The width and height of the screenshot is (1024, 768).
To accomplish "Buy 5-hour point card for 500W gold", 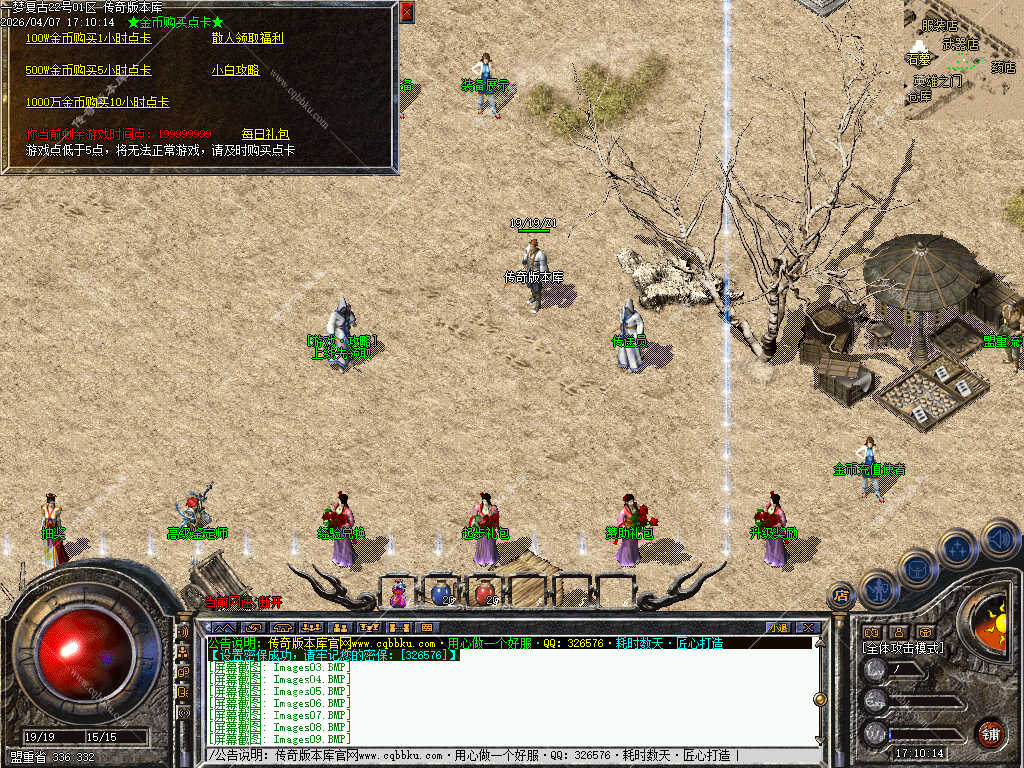I will (x=88, y=71).
